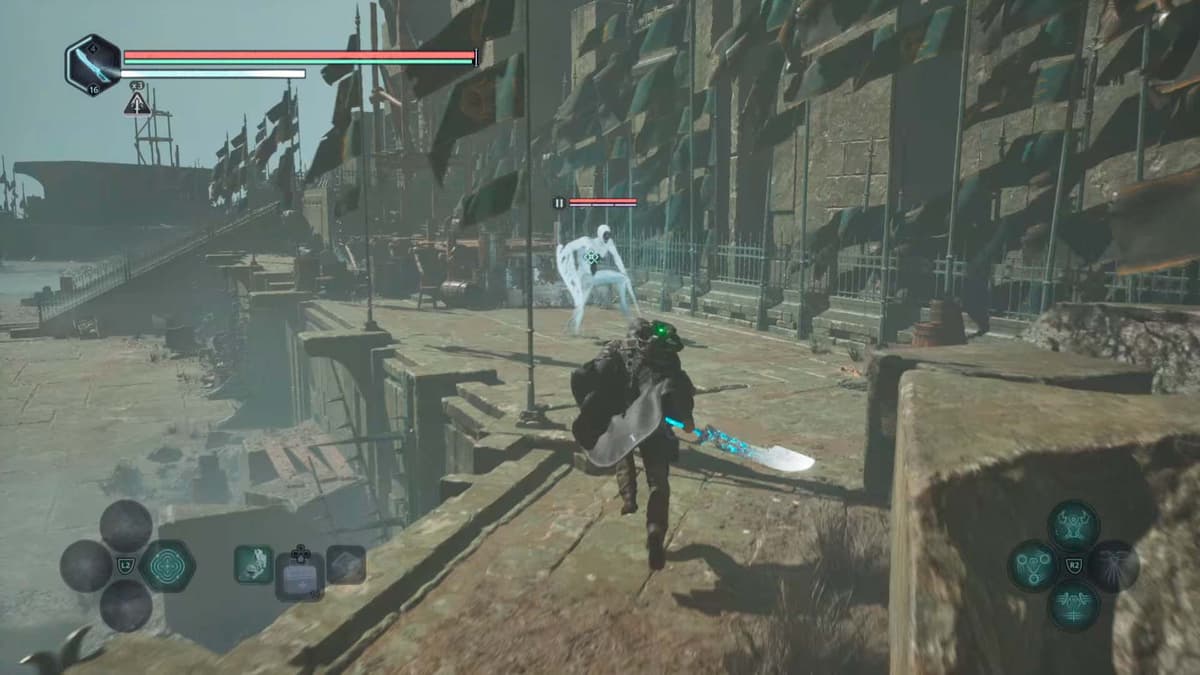Activate the flexing figure ability
Viewport: 1200px width, 675px height.
tap(1073, 525)
